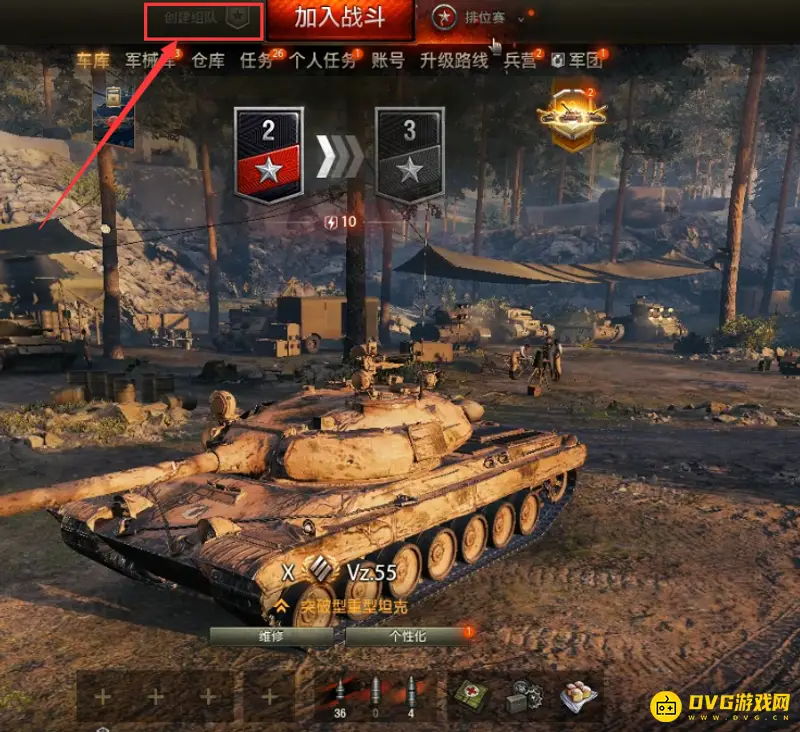Open the 任务 missions tab
The width and height of the screenshot is (800, 732).
256,60
